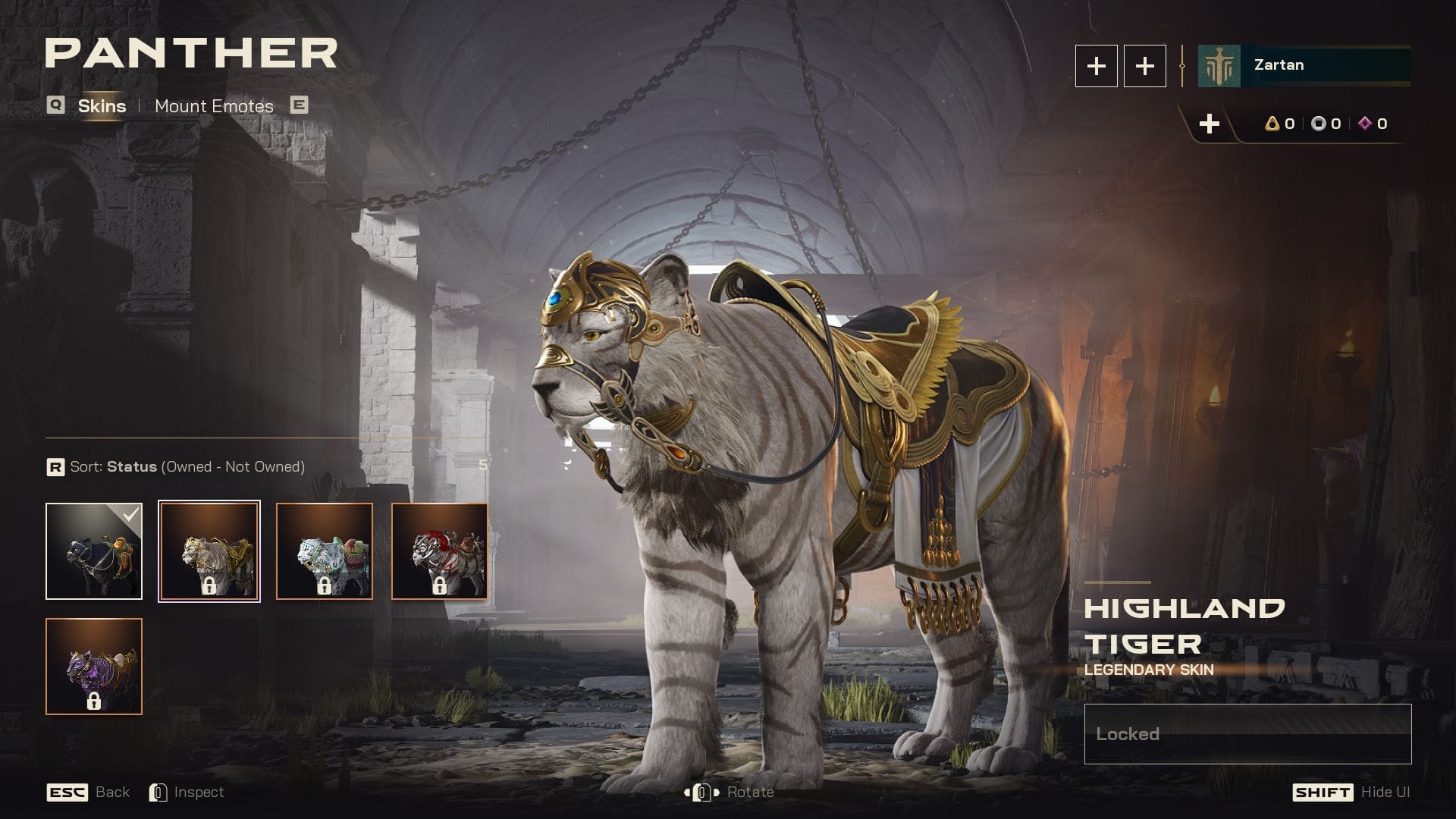
Task: Open the Zartan player profile
Action: click(1304, 66)
